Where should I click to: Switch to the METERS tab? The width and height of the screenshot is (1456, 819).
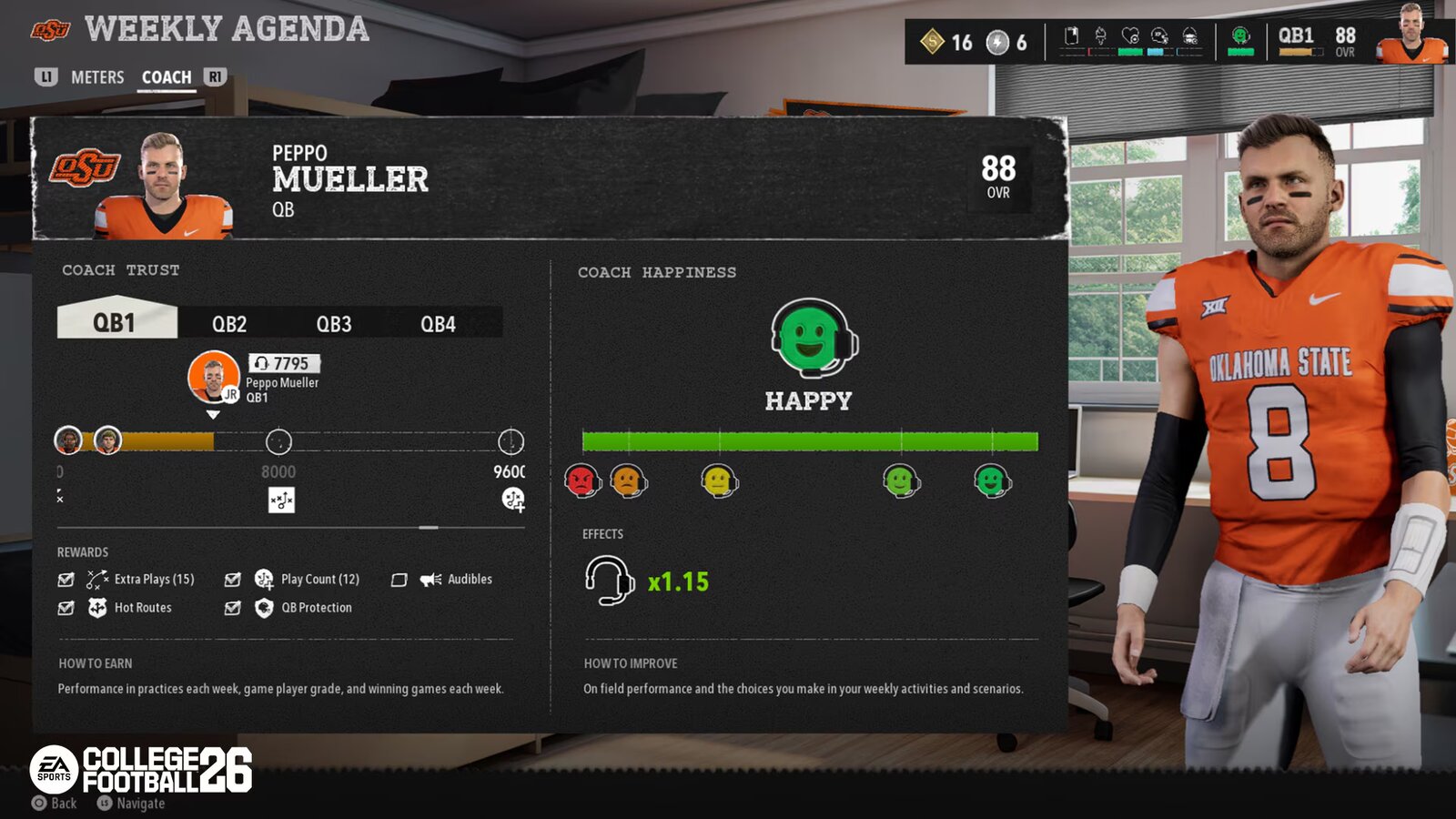(97, 77)
